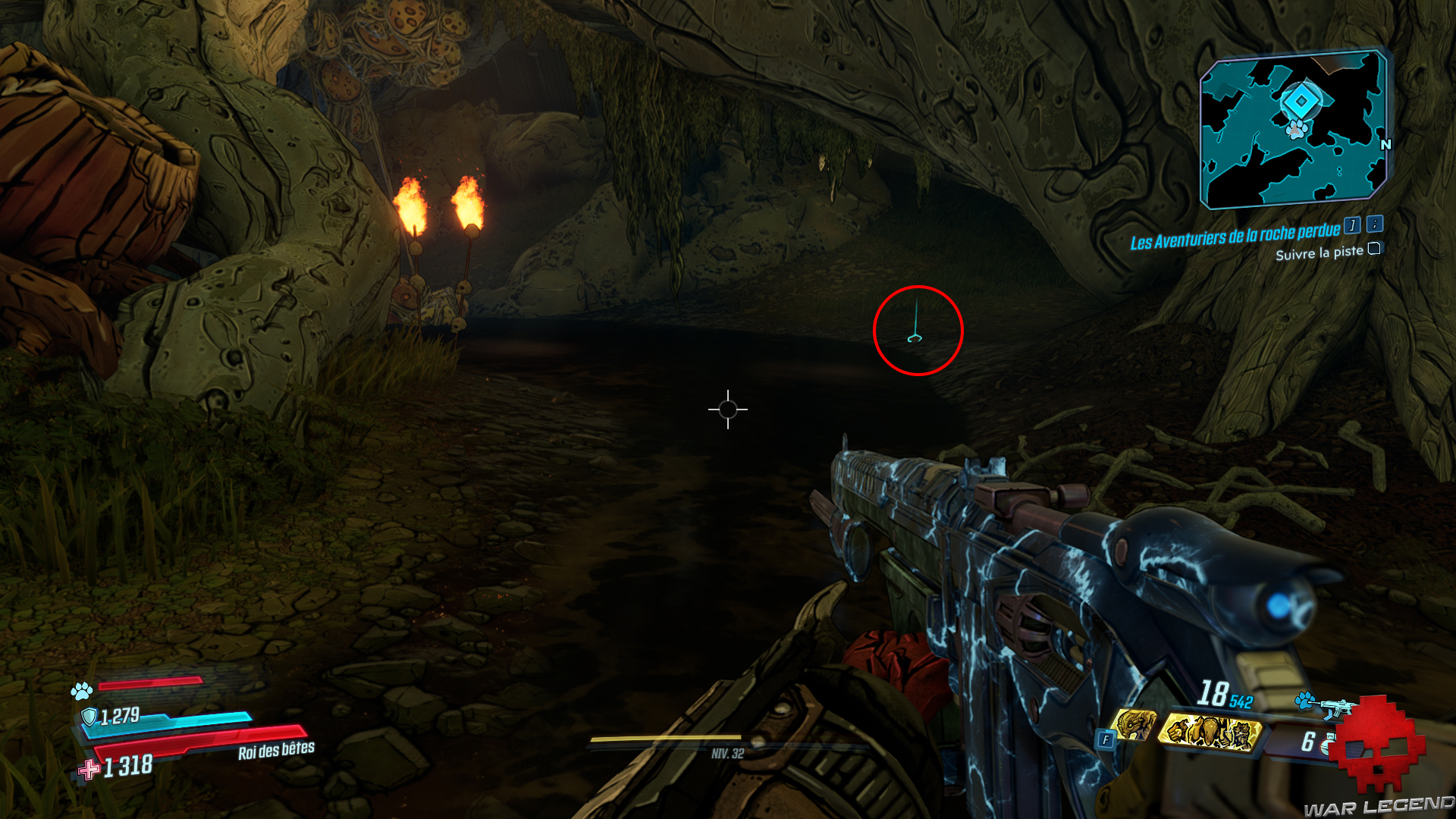This screenshot has height=819, width=1456.
Task: Click the objective text Suivre la piste
Action: (1319, 254)
